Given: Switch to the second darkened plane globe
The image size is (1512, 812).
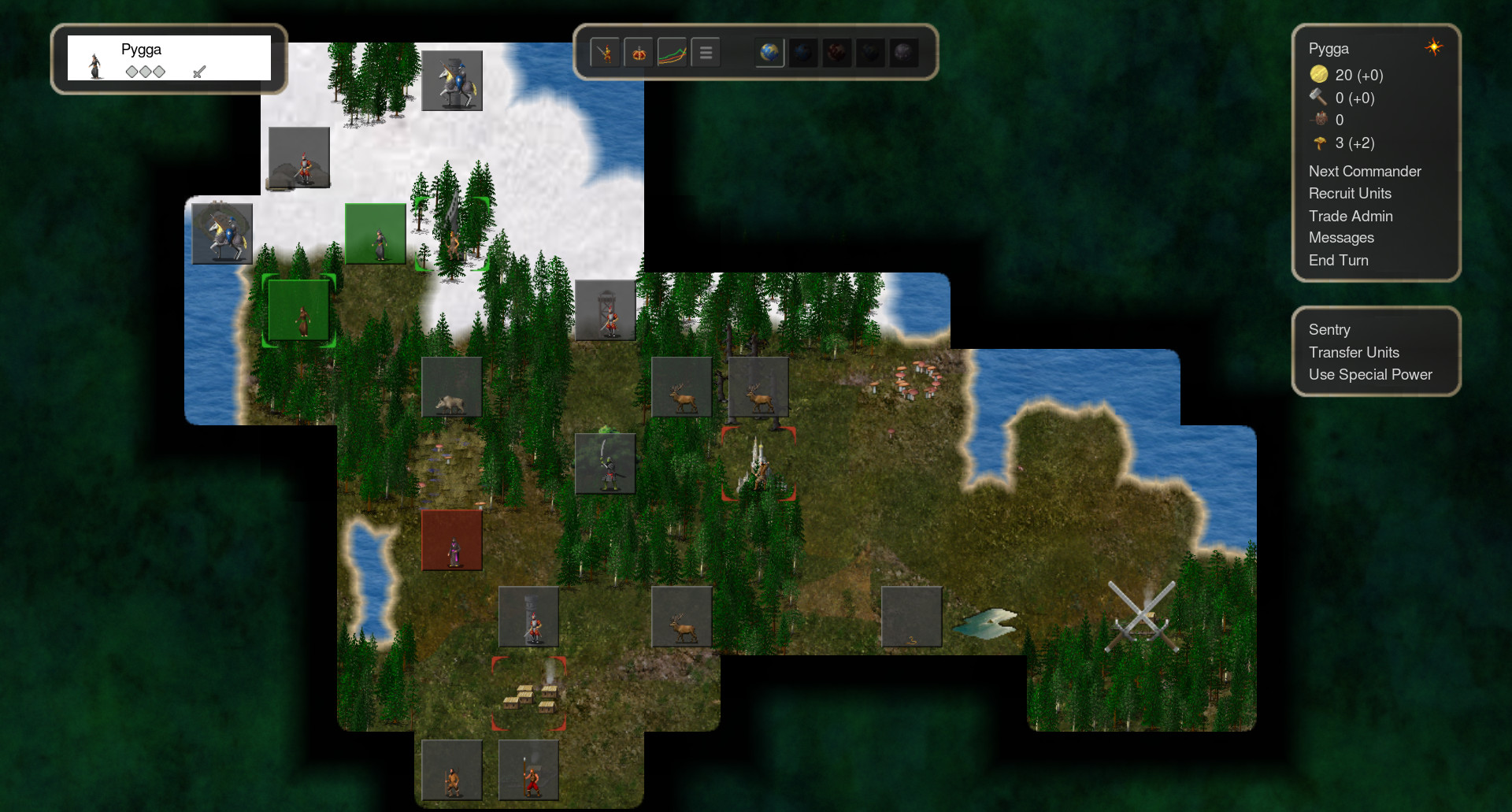Looking at the screenshot, I should (x=803, y=53).
